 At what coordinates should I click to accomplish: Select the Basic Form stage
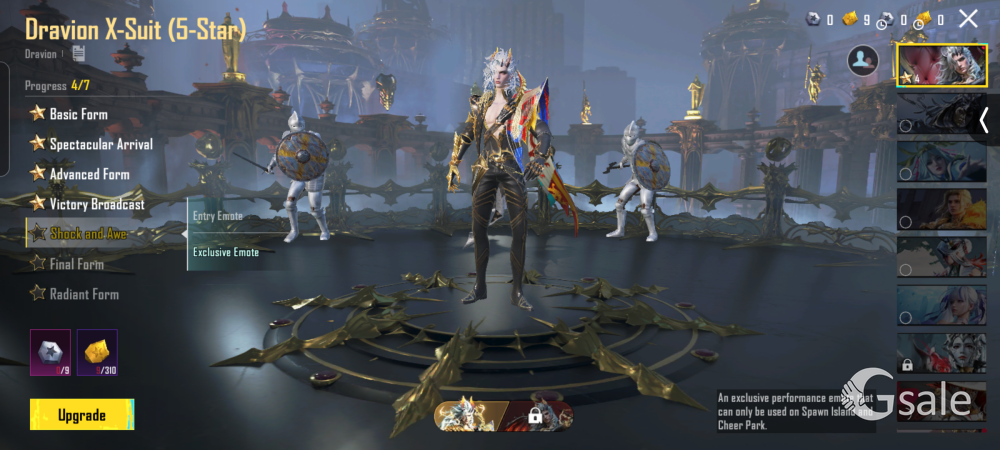click(x=78, y=114)
